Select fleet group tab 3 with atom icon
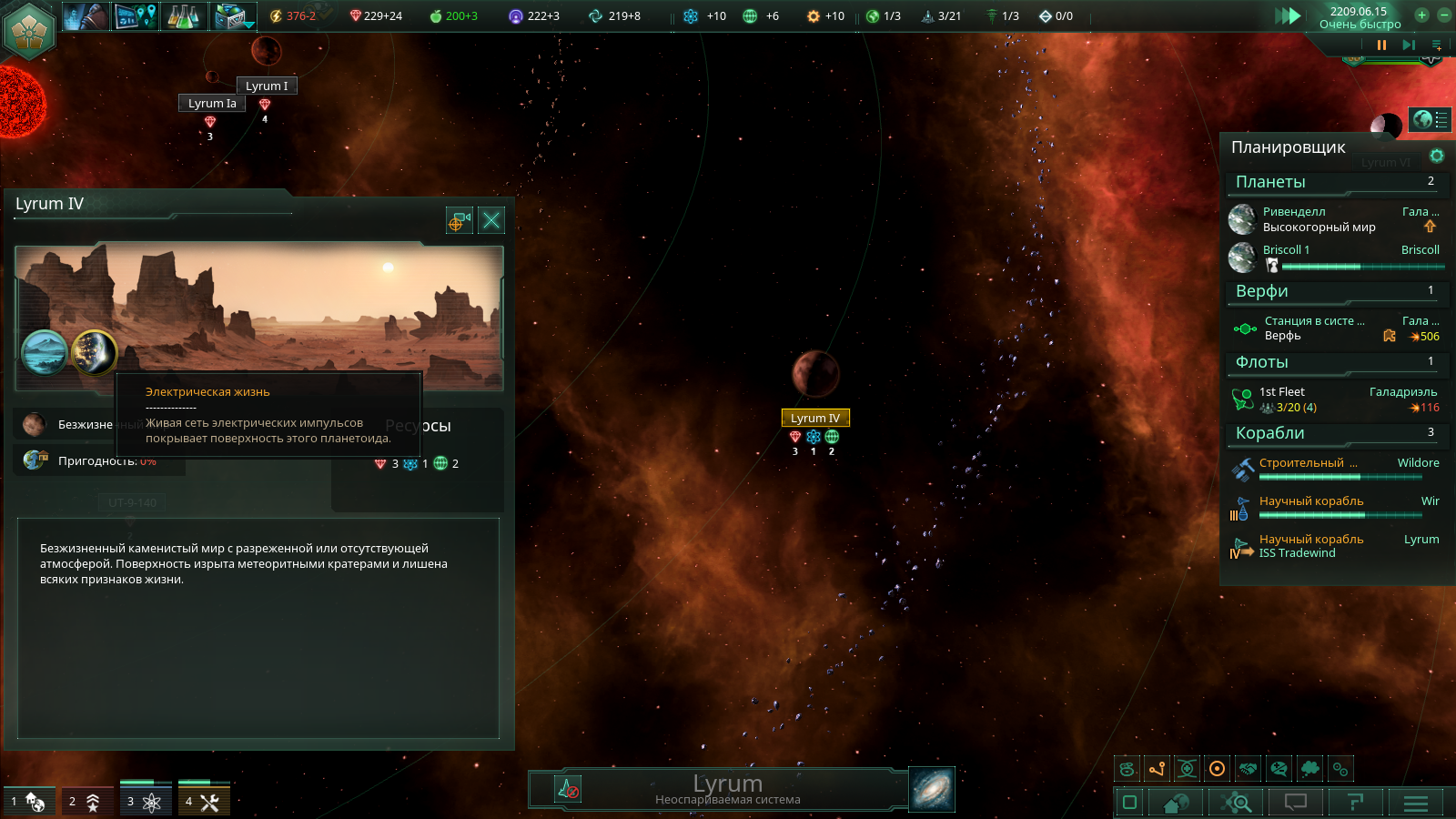This screenshot has width=1456, height=819. [145, 802]
